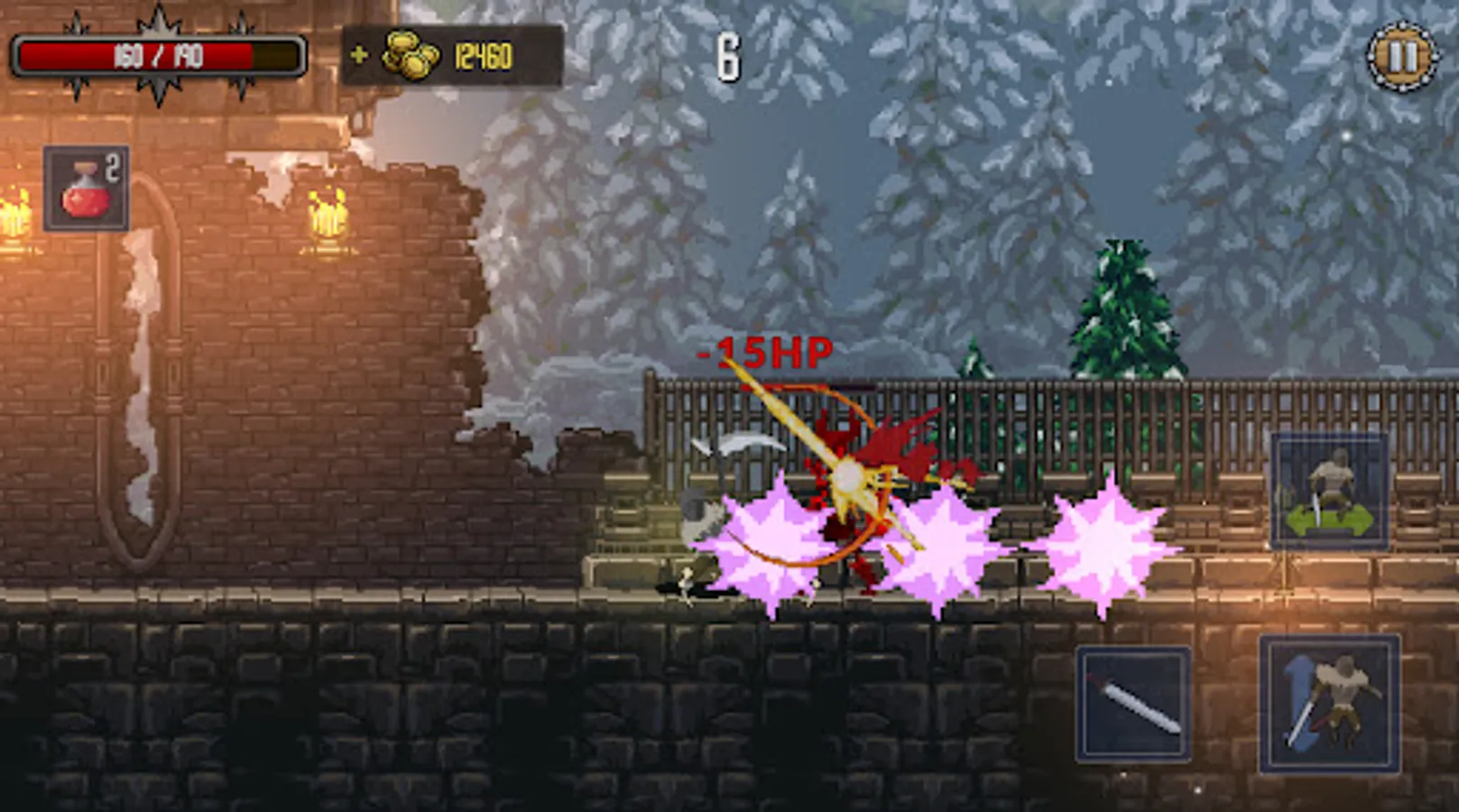Activate the dodge roll arrows button

tap(1329, 493)
